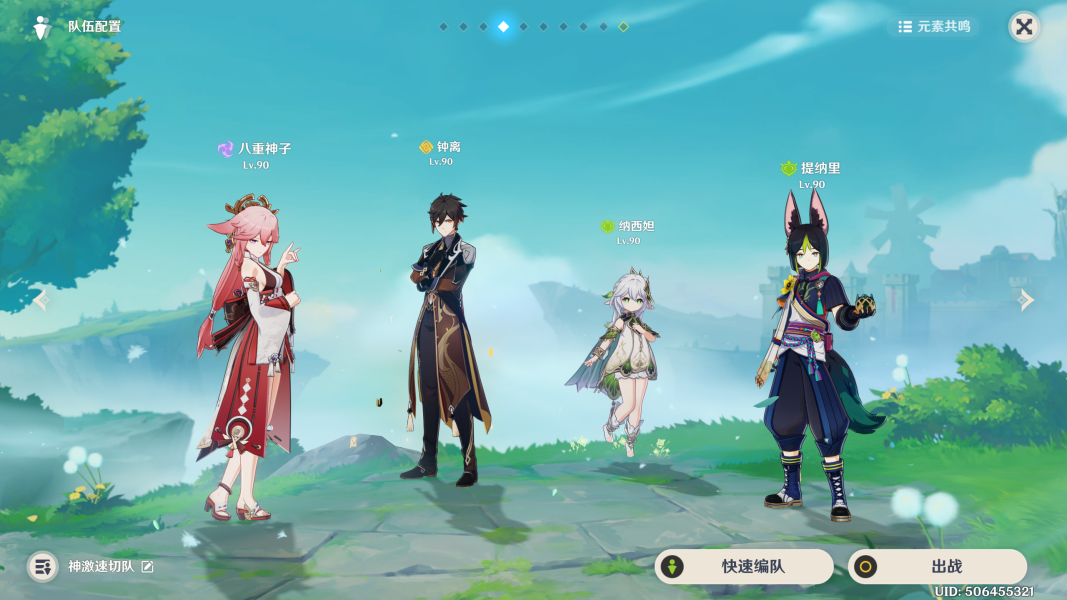Deploy the team with 出战 button
Viewport: 1067px width, 600px height.
[x=937, y=567]
